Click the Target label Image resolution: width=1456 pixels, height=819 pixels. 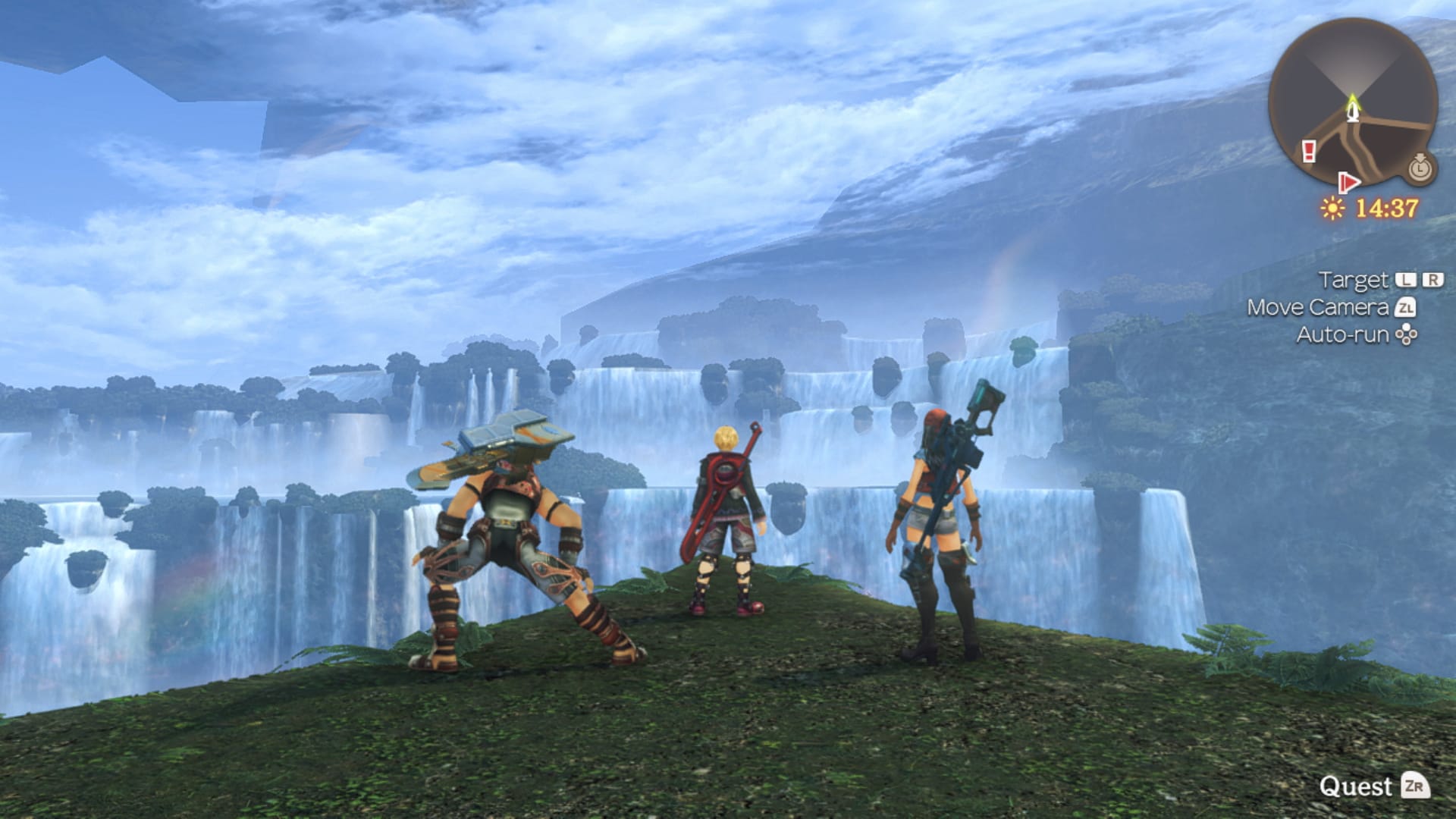(1352, 279)
